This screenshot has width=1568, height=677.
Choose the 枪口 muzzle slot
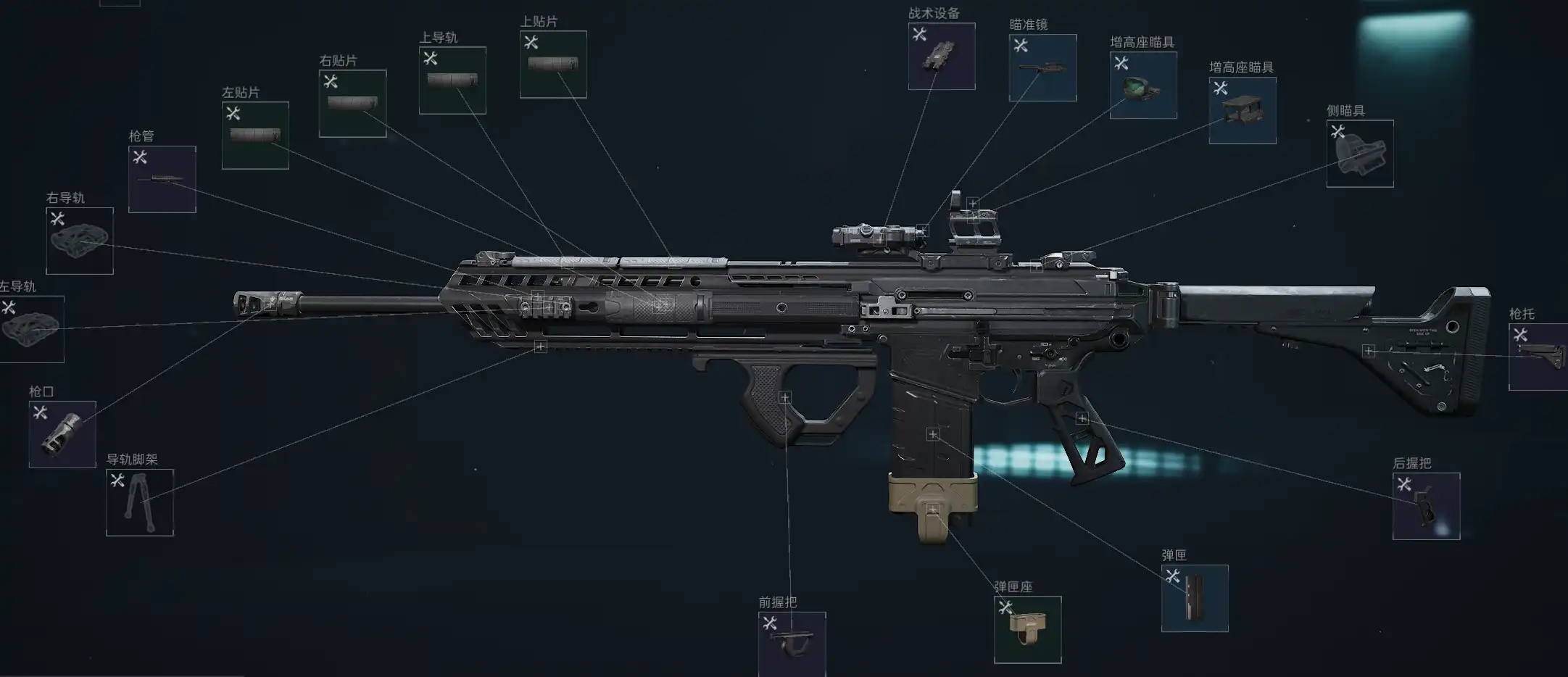(x=62, y=435)
